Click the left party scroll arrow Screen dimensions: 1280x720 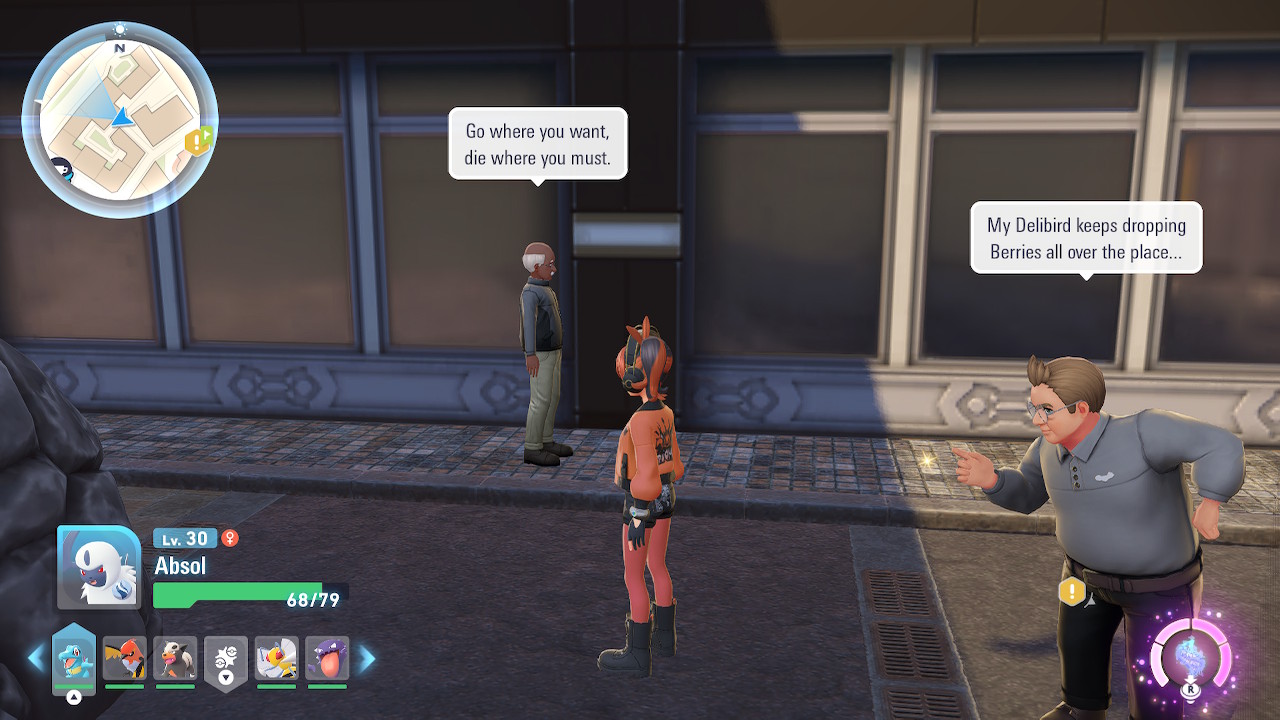tap(36, 658)
